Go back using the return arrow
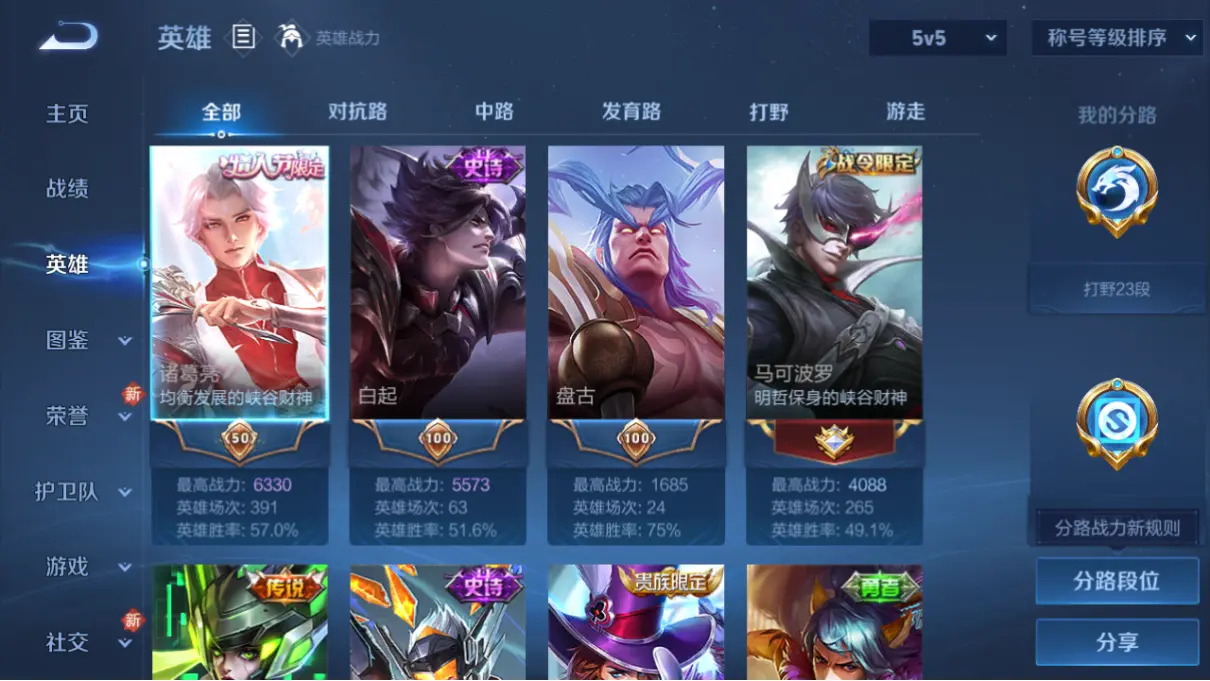This screenshot has height=681, width=1210. point(68,37)
